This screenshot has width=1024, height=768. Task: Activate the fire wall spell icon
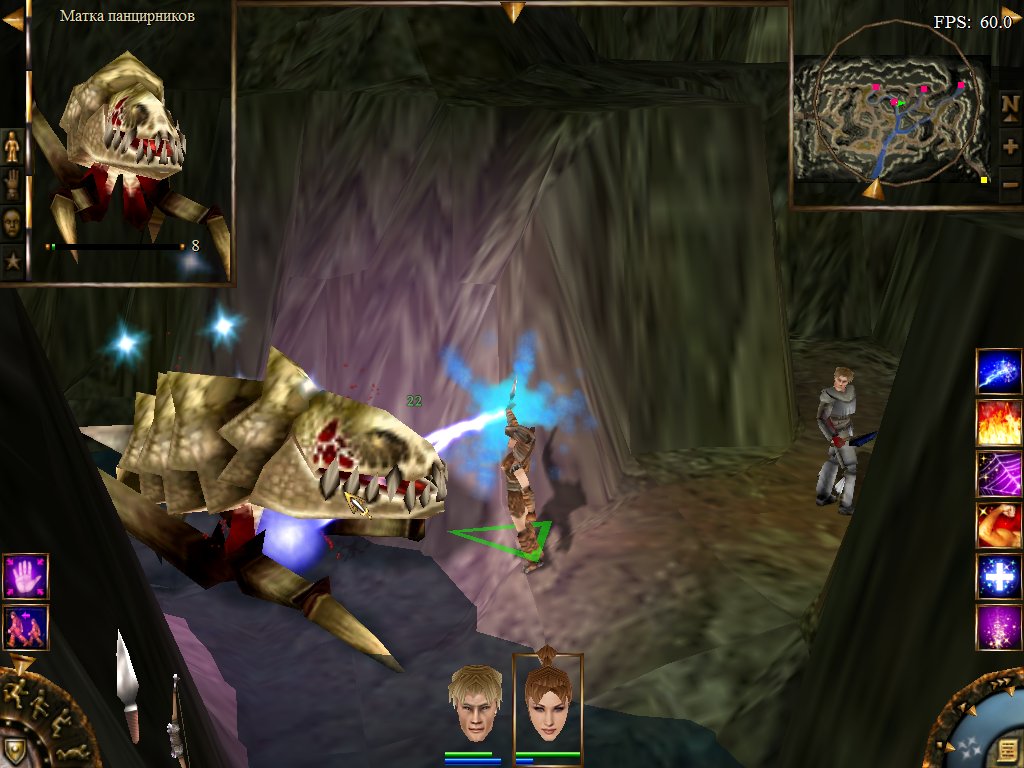coord(998,423)
